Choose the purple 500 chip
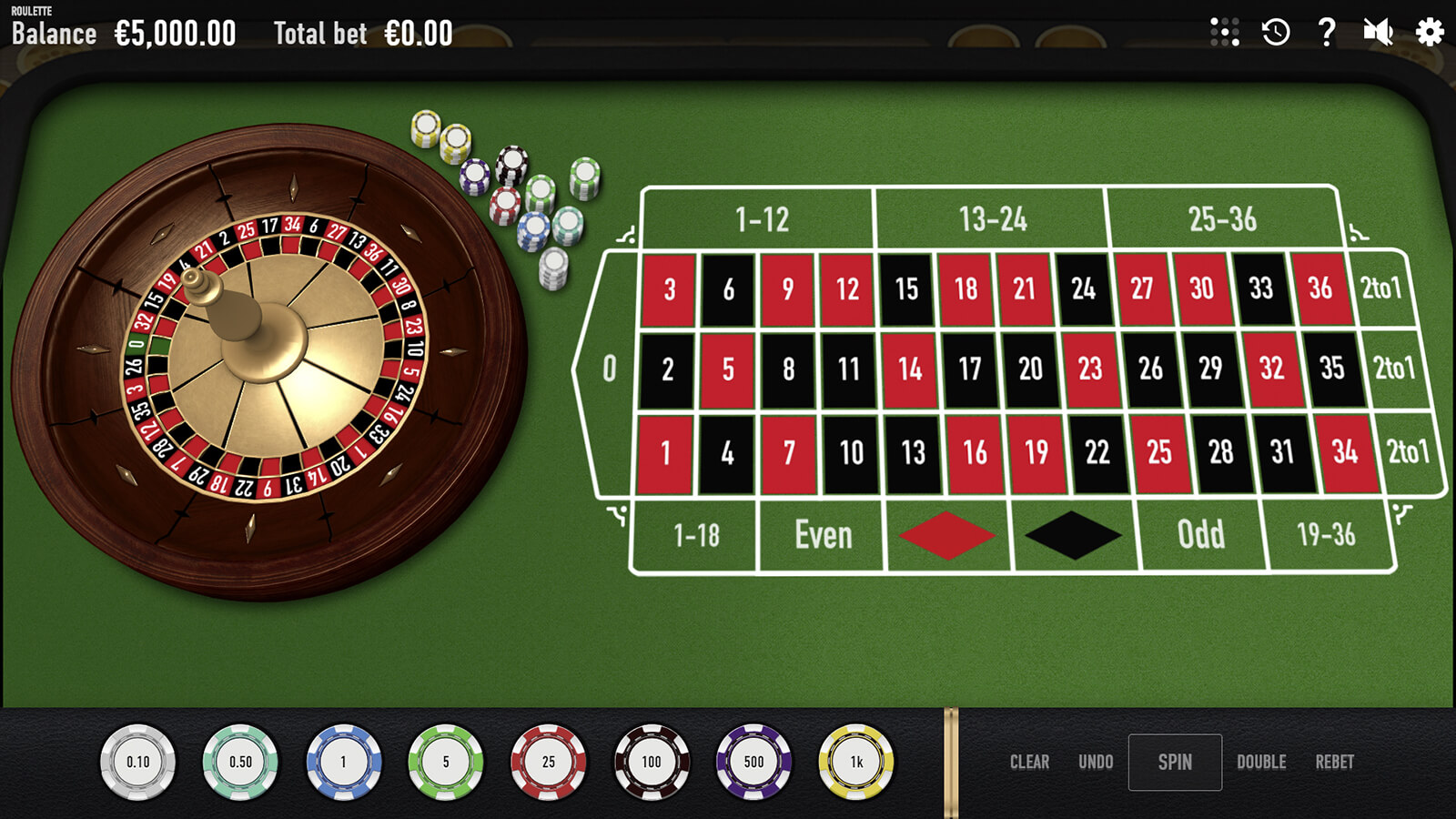The width and height of the screenshot is (1456, 819). (753, 763)
